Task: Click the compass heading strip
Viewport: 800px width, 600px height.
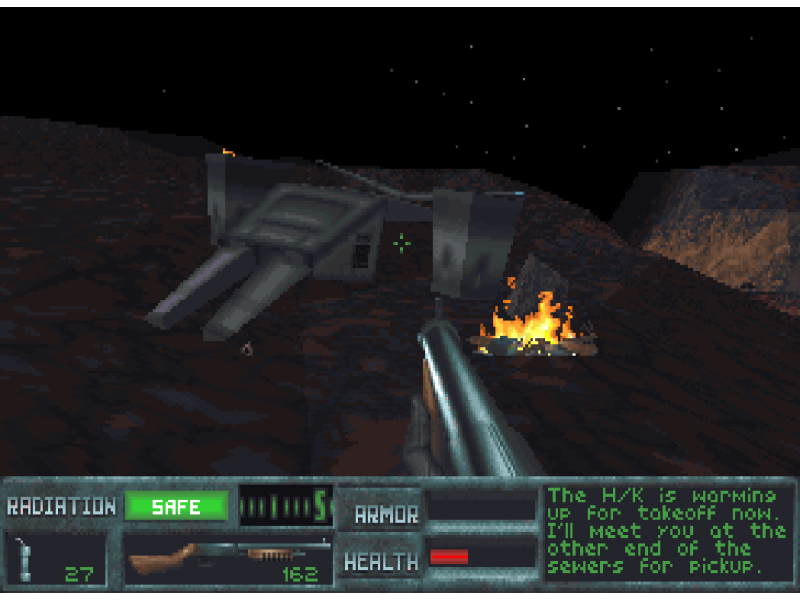Action: pyautogui.click(x=284, y=505)
